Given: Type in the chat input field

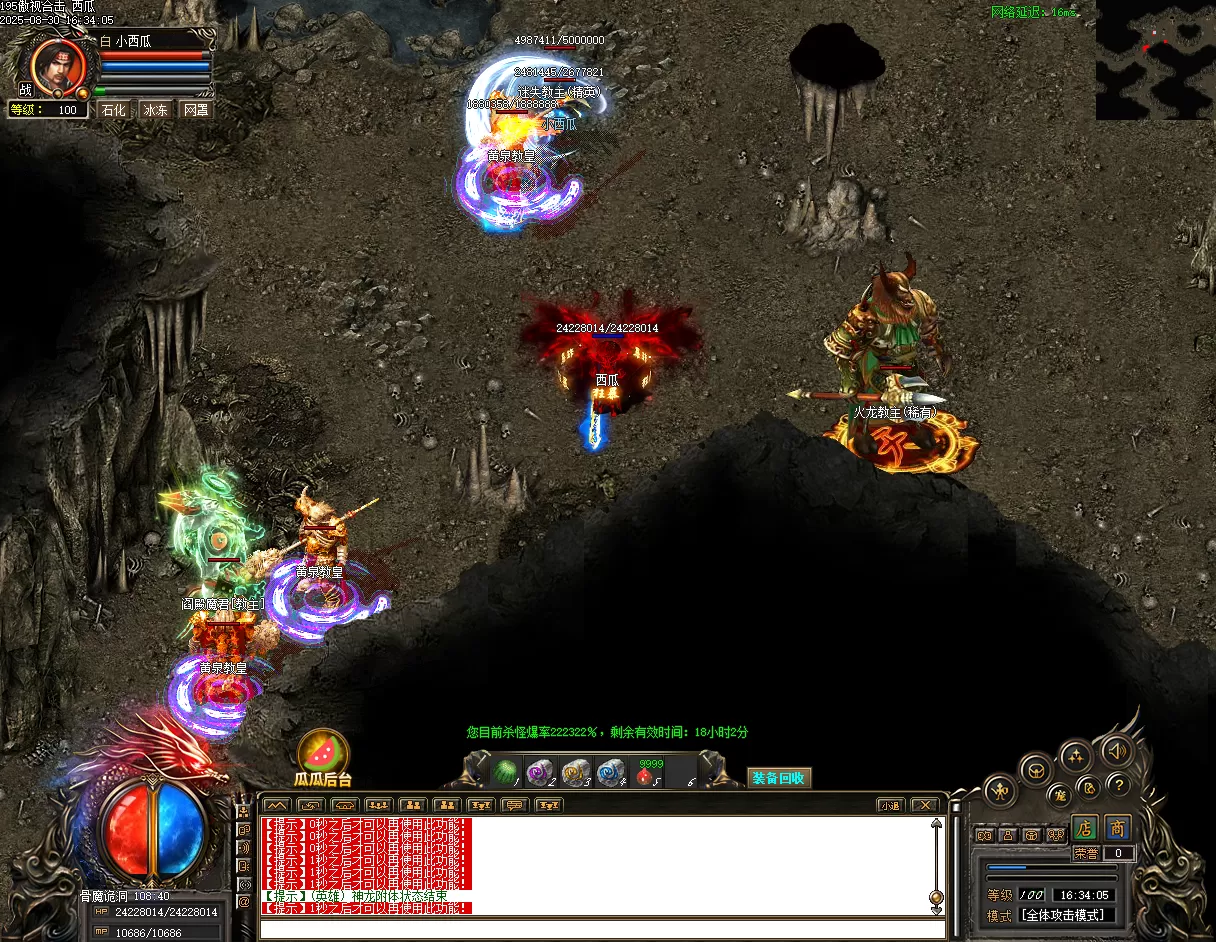Looking at the screenshot, I should click(600, 929).
